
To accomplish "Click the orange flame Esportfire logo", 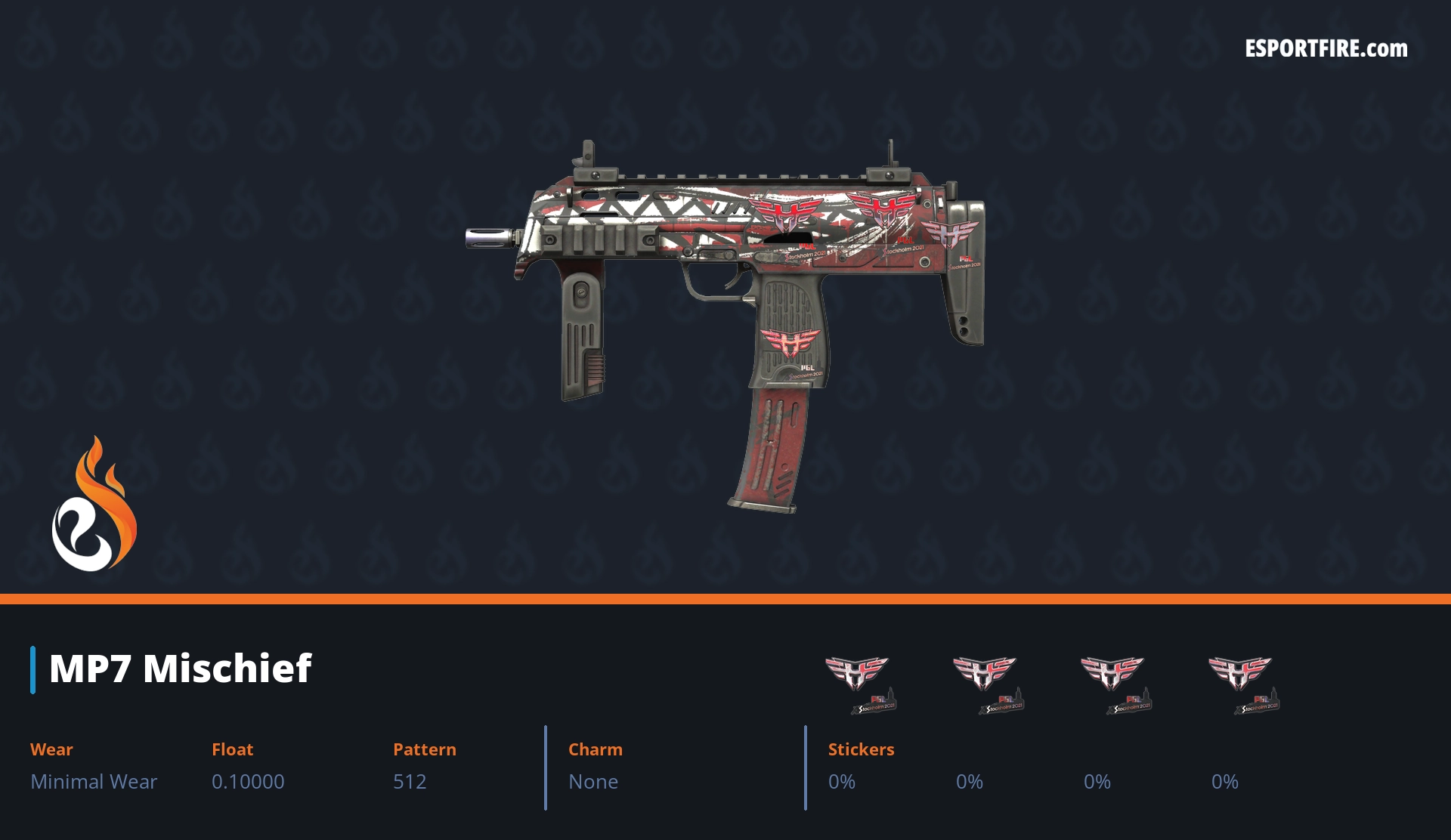I will pos(94,505).
